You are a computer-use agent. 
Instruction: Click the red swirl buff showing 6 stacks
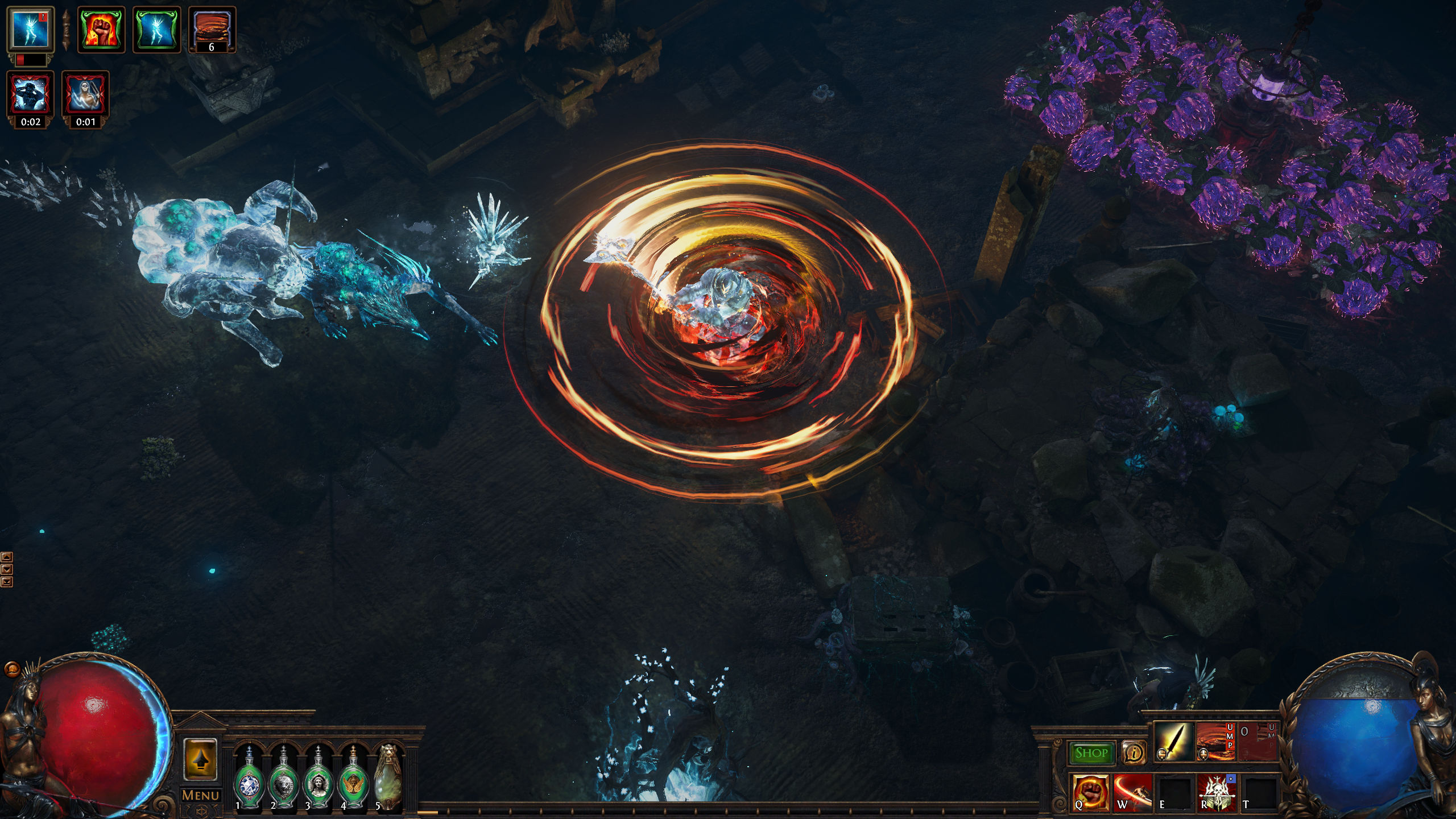(x=212, y=29)
